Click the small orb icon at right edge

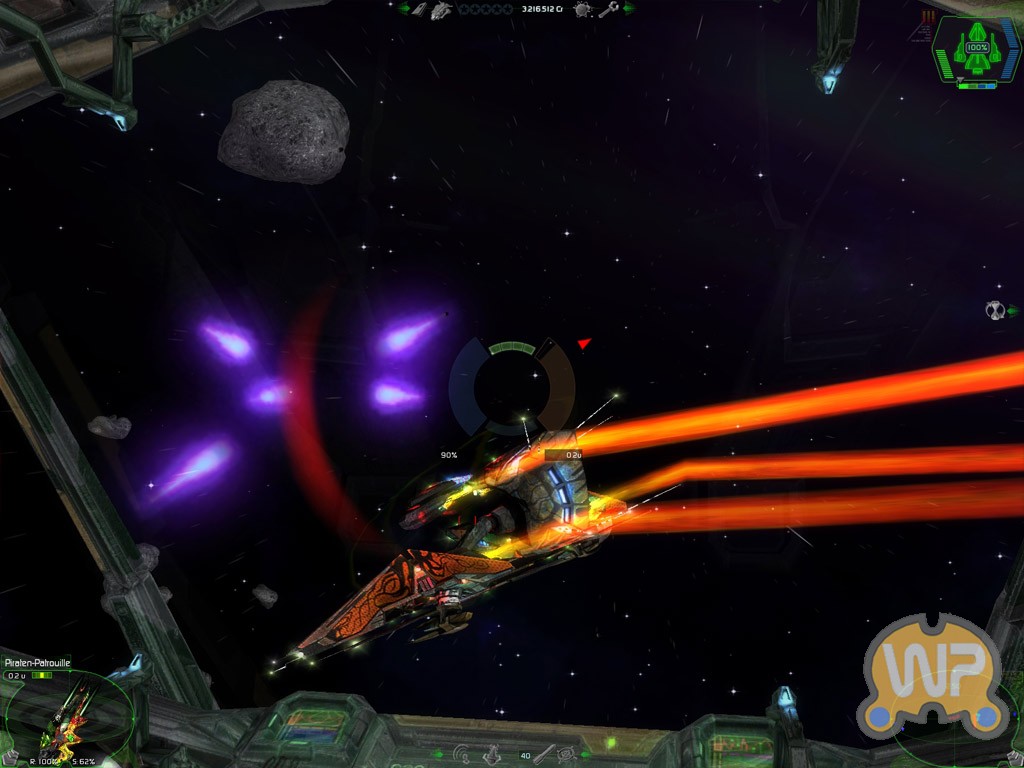coord(996,310)
